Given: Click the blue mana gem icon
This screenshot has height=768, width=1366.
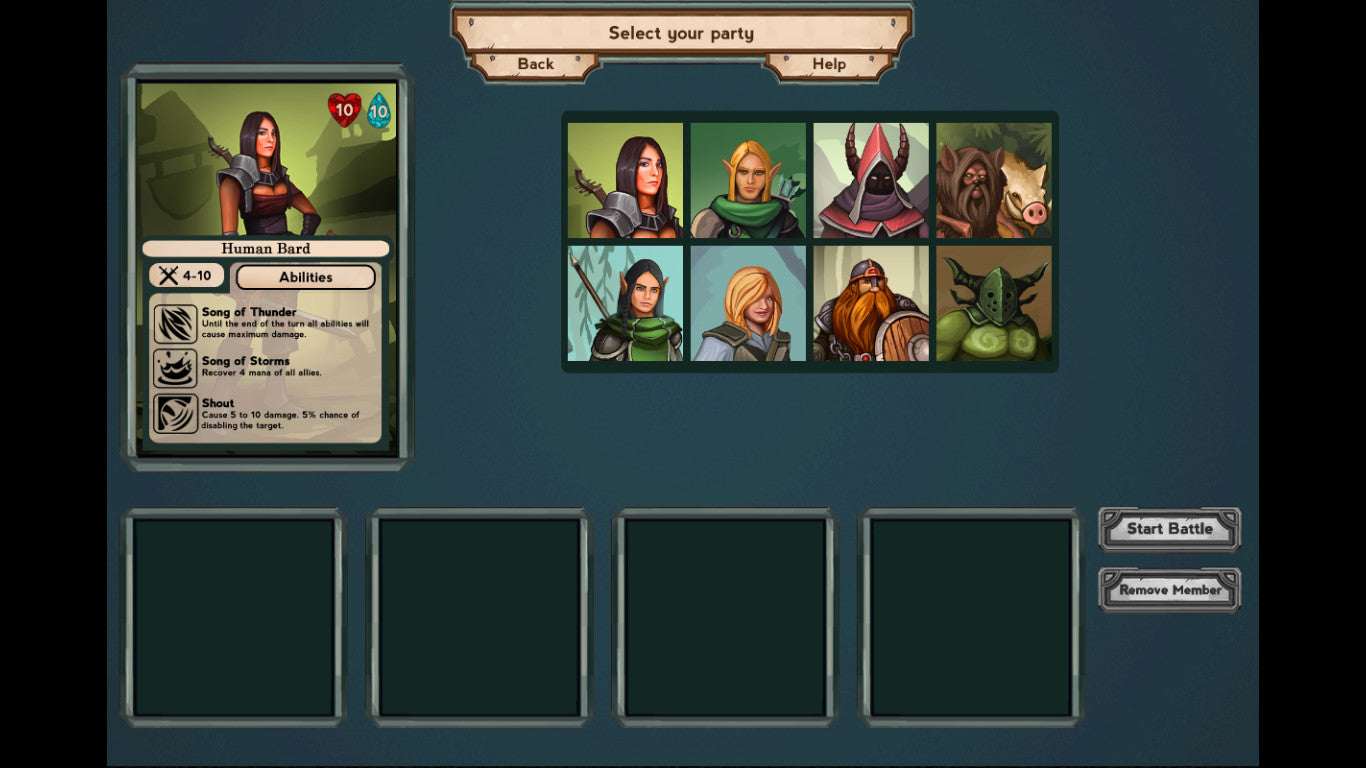Looking at the screenshot, I should (381, 111).
